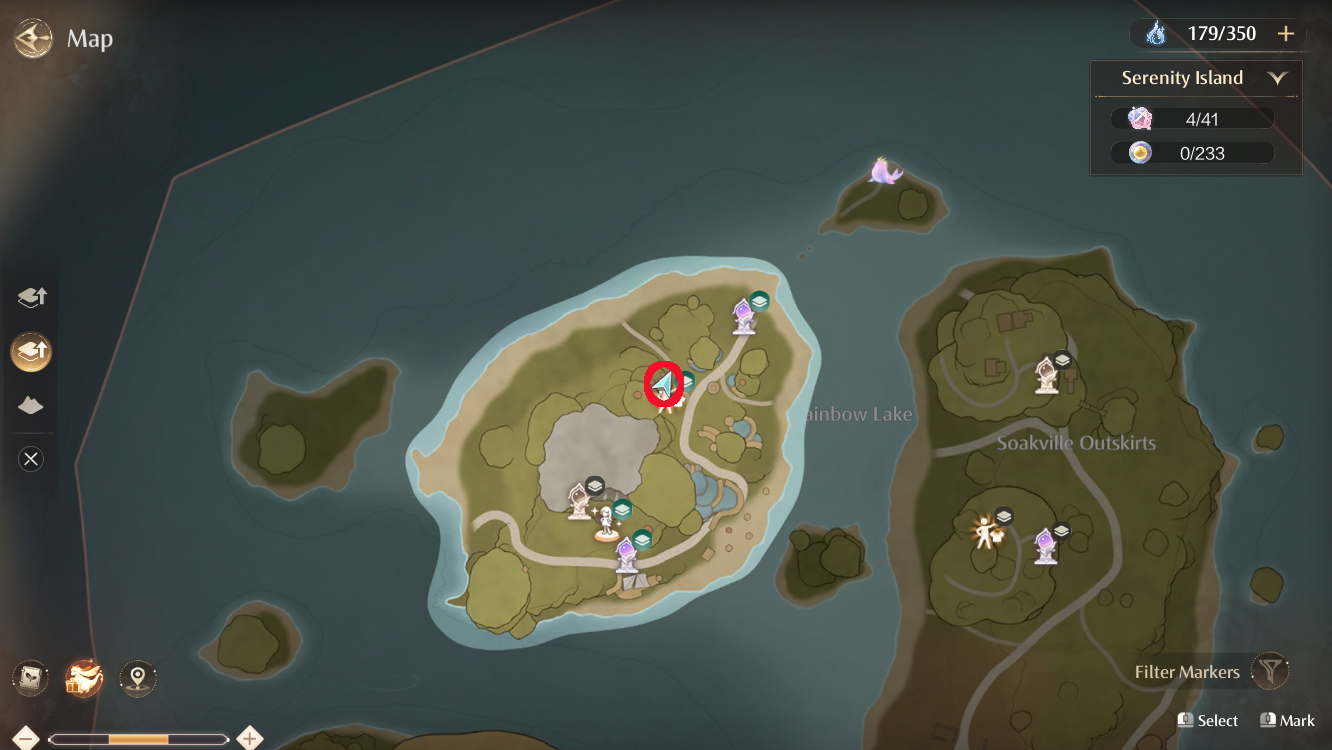Click the location pin tracker icon
The height and width of the screenshot is (750, 1332).
point(137,677)
